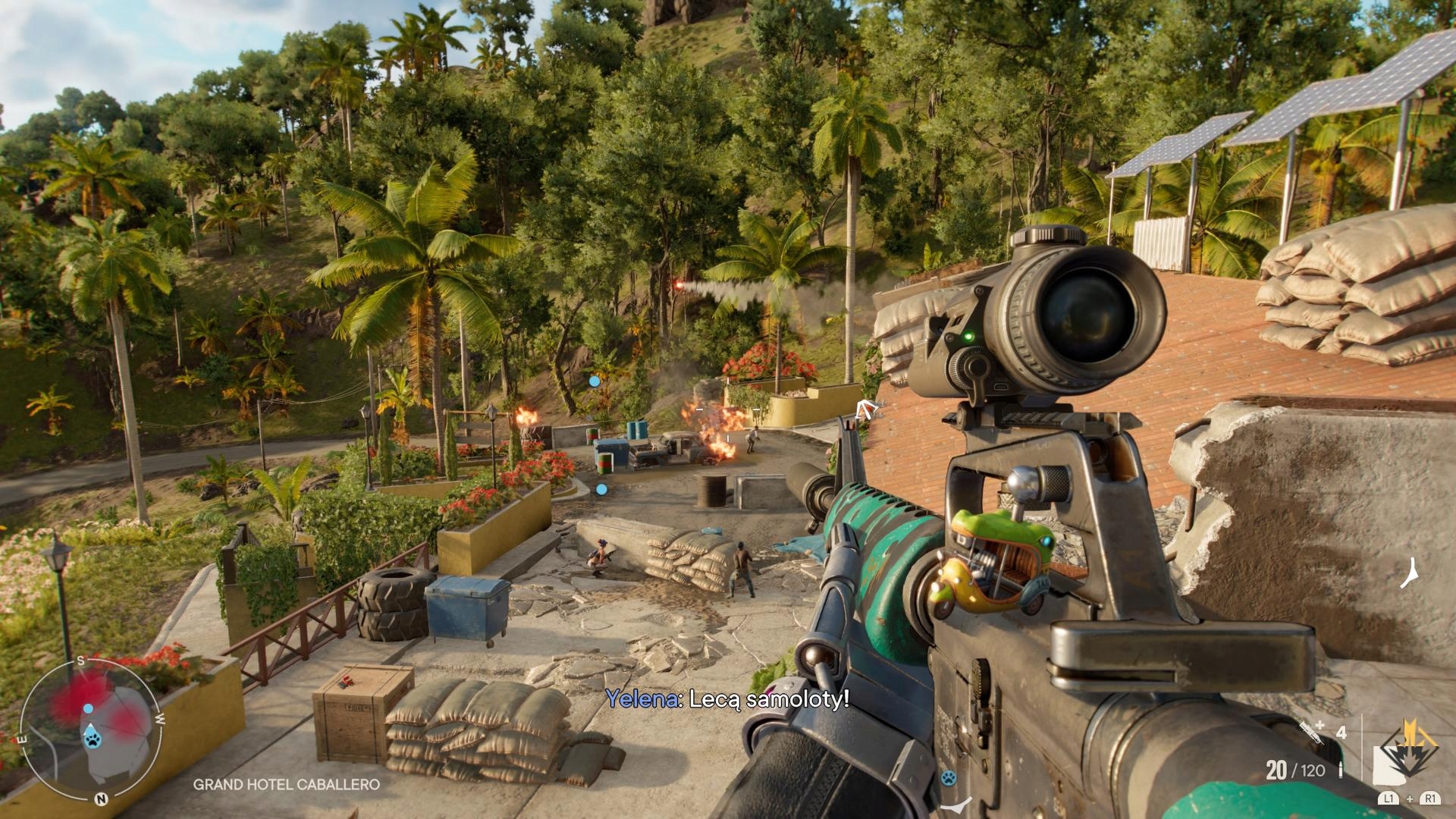Select the amigo paw icon at screen bottom

pyautogui.click(x=948, y=777)
